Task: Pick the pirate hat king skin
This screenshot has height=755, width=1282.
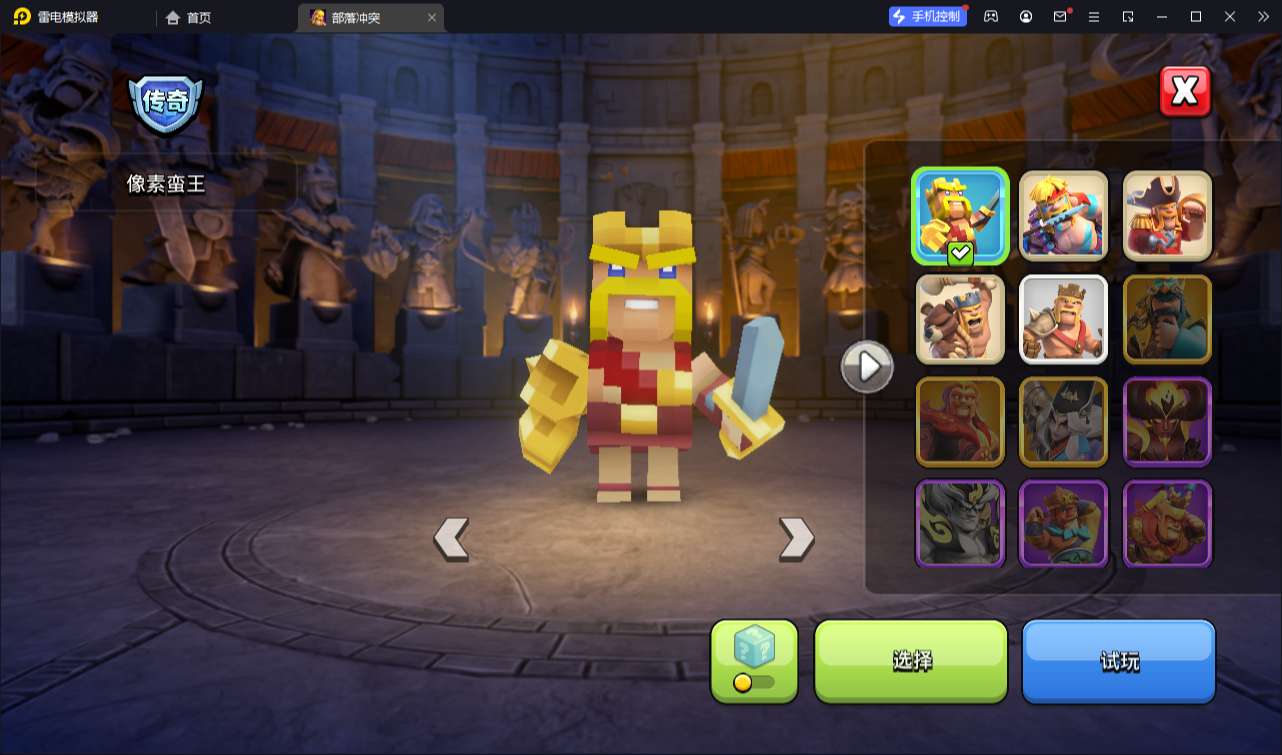Action: pos(1167,216)
